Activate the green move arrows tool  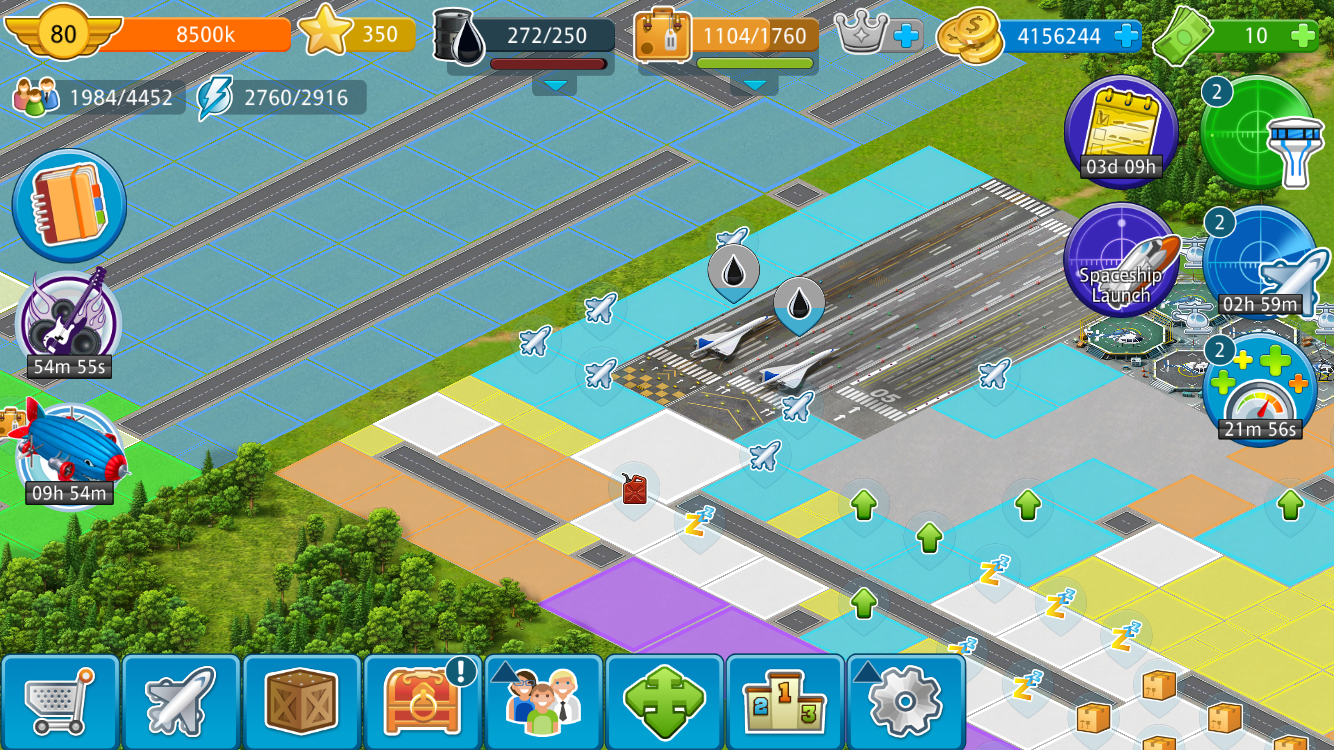(x=664, y=701)
